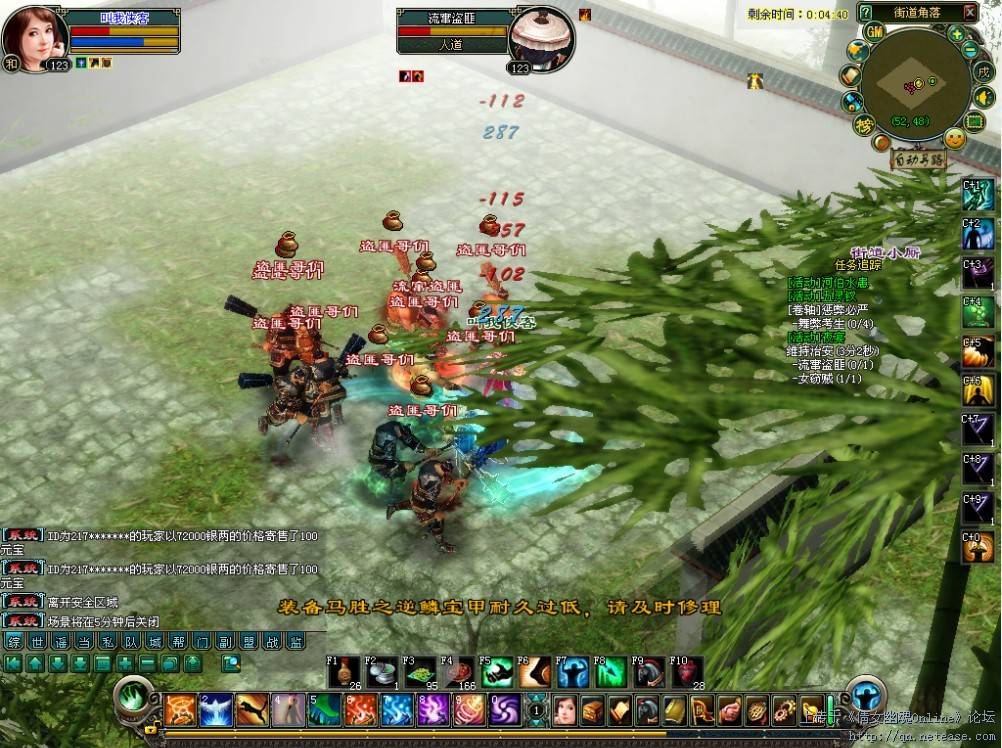The width and height of the screenshot is (1002, 748).
Task: Activate the skill in hotbar slot 5
Action: click(x=324, y=710)
